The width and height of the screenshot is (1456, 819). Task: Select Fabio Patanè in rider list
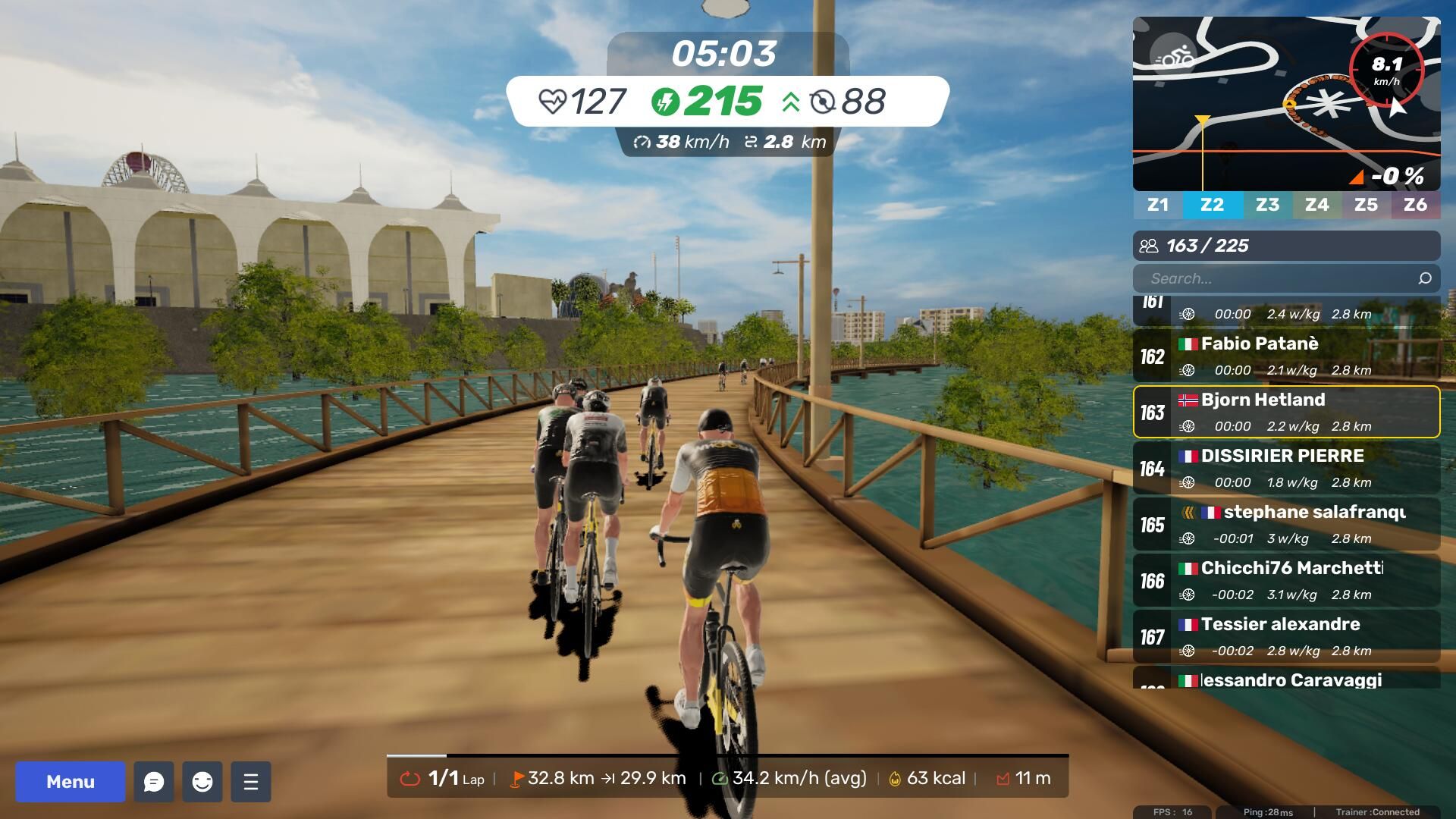tap(1286, 356)
